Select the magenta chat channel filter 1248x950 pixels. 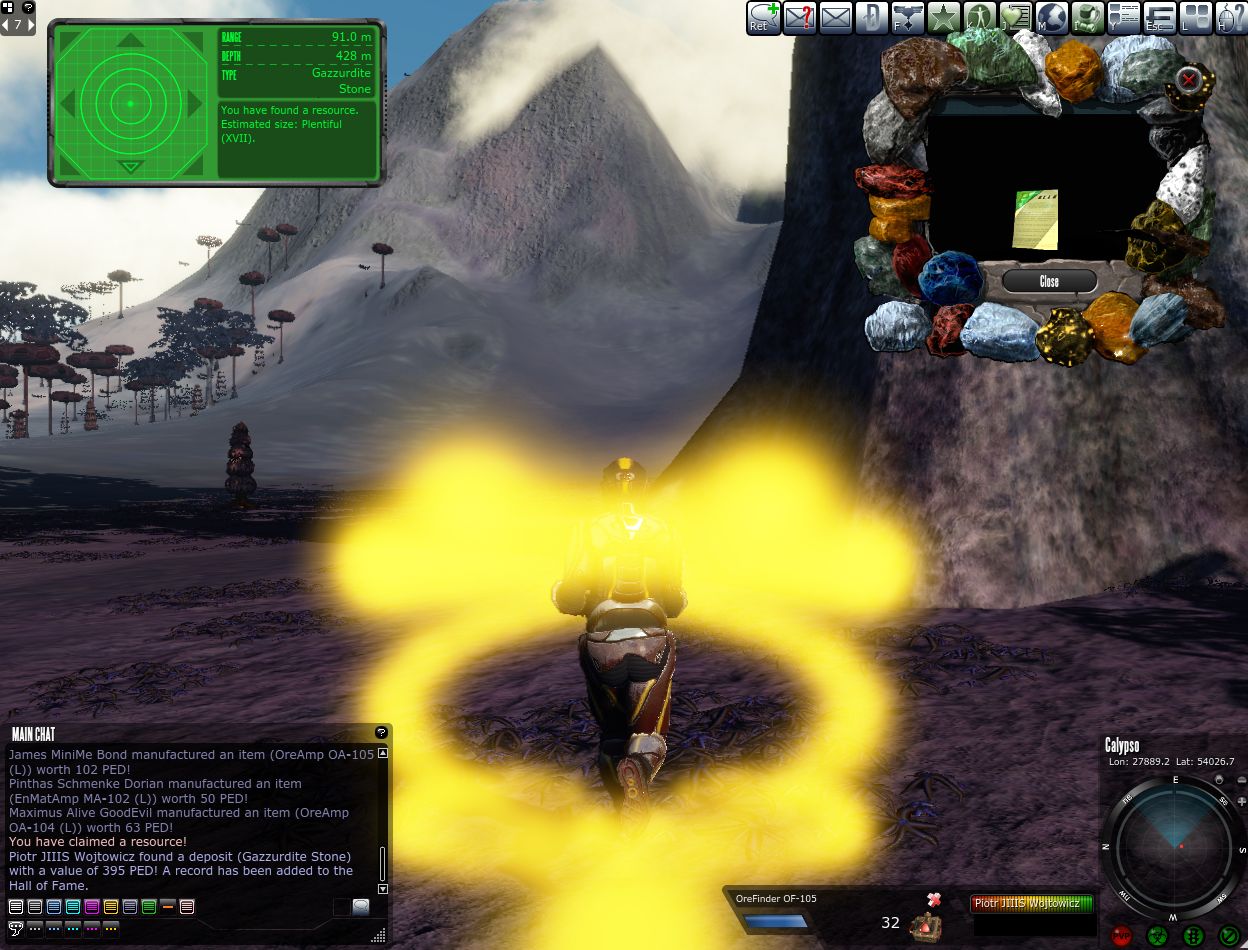tap(92, 907)
